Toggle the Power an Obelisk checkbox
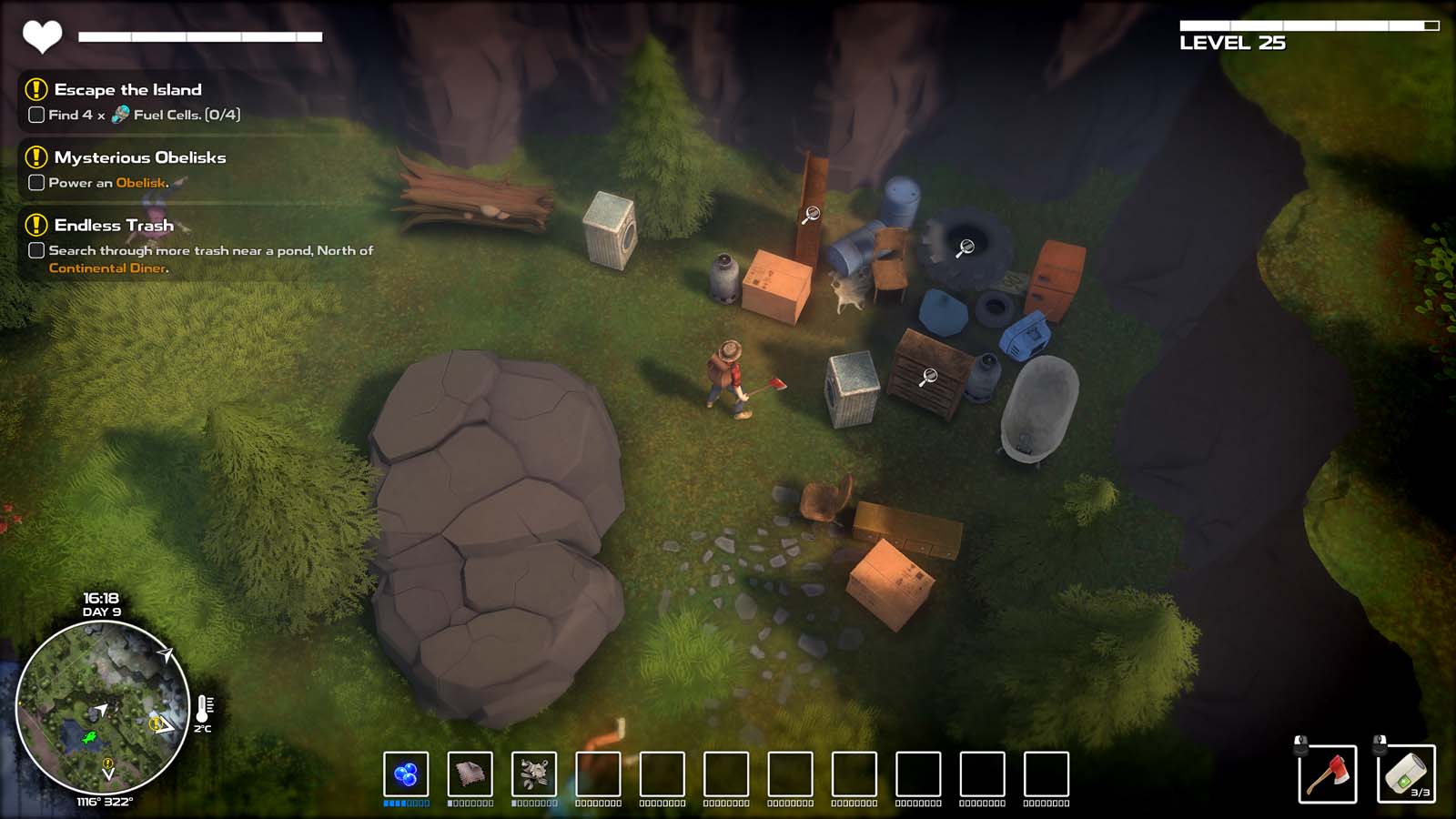 coord(36,182)
